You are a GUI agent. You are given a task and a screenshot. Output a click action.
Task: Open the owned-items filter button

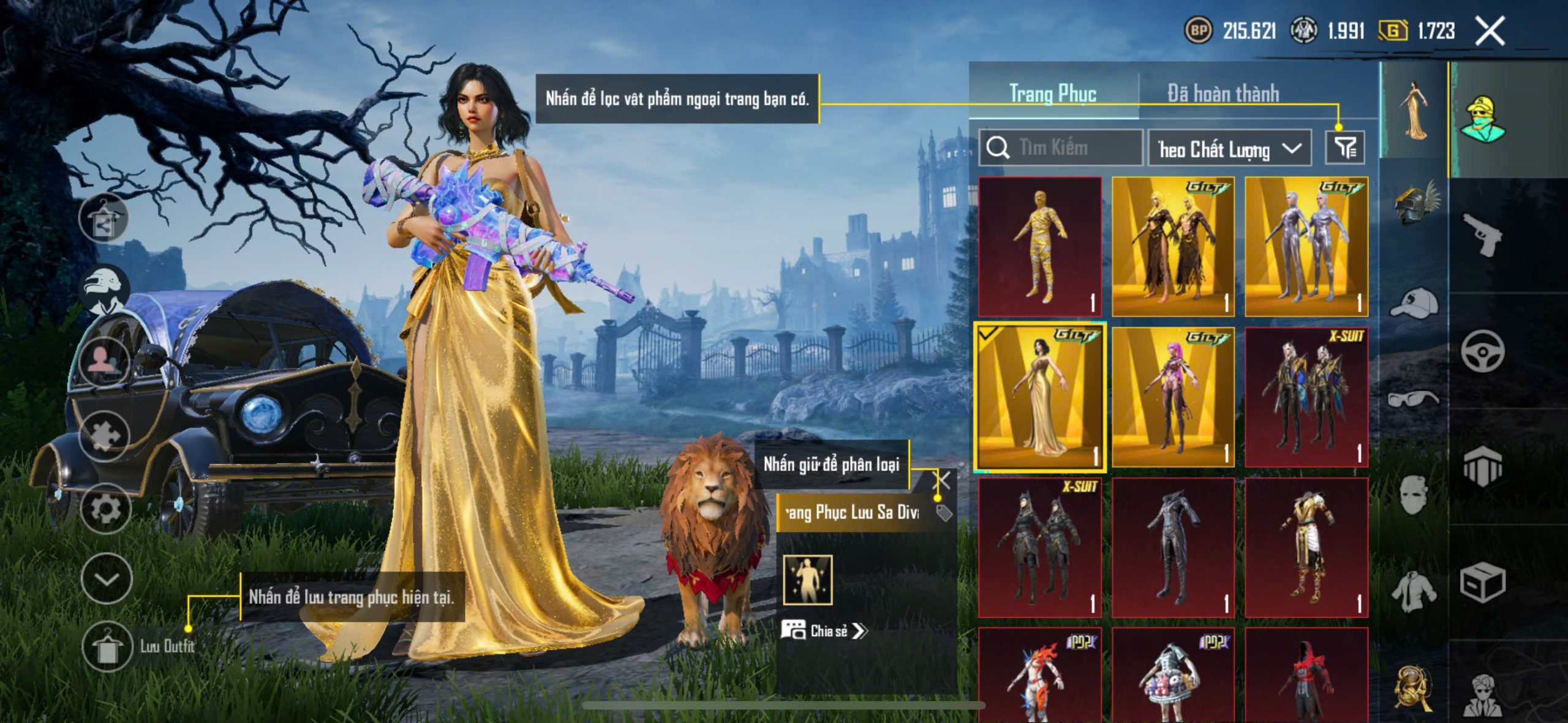pyautogui.click(x=1344, y=148)
